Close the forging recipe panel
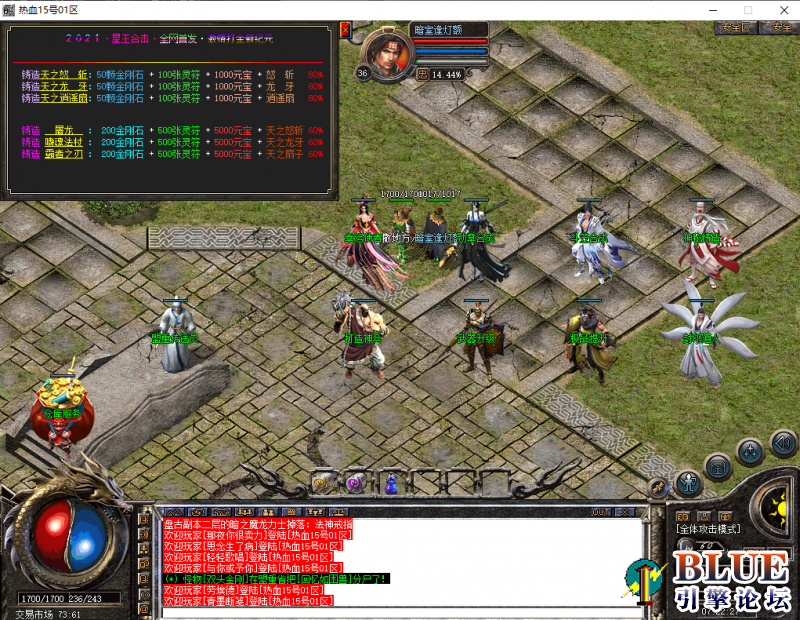800x620 pixels. coord(346,28)
